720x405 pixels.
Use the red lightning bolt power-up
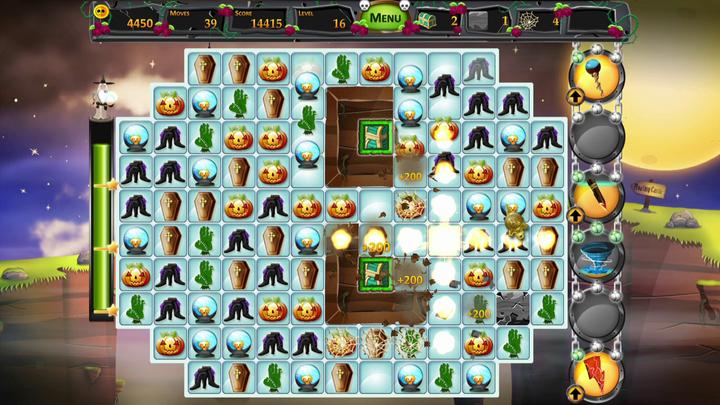coord(597,372)
